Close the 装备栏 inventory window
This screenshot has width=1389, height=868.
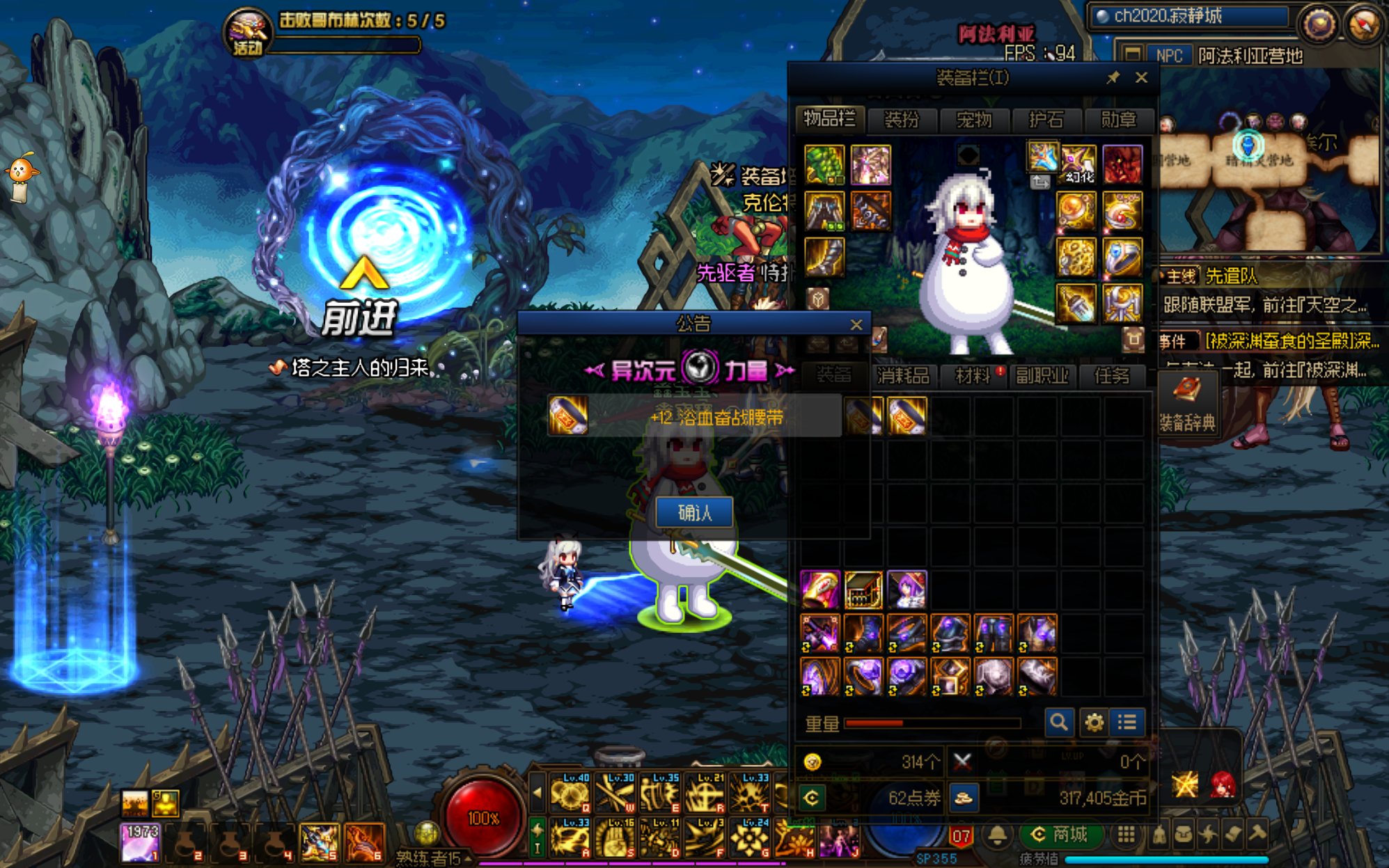pyautogui.click(x=1141, y=78)
